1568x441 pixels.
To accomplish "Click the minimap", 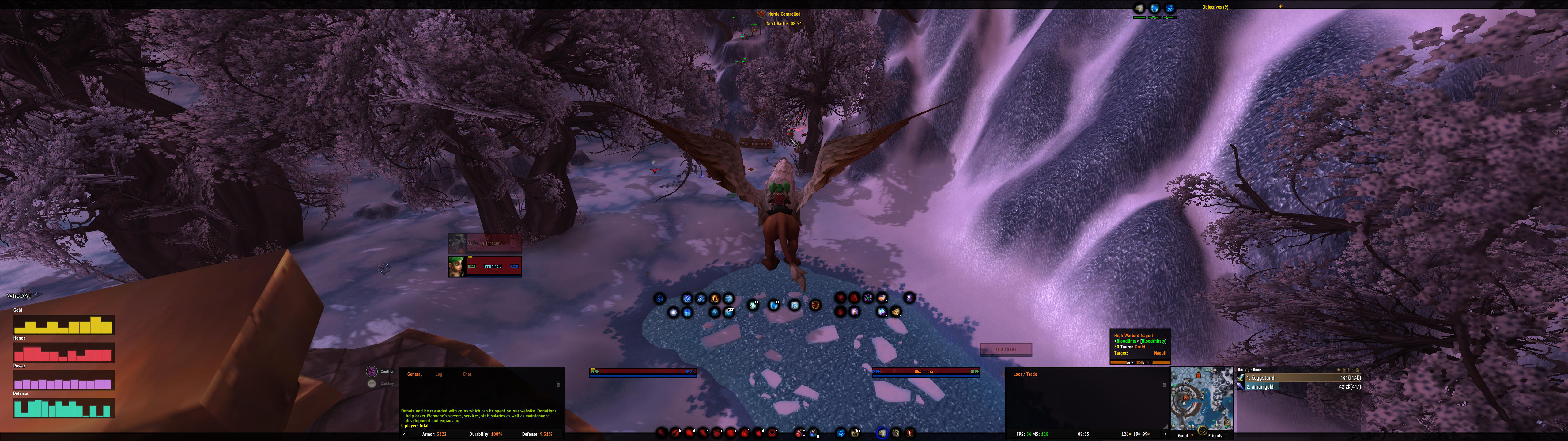I will [x=1202, y=398].
